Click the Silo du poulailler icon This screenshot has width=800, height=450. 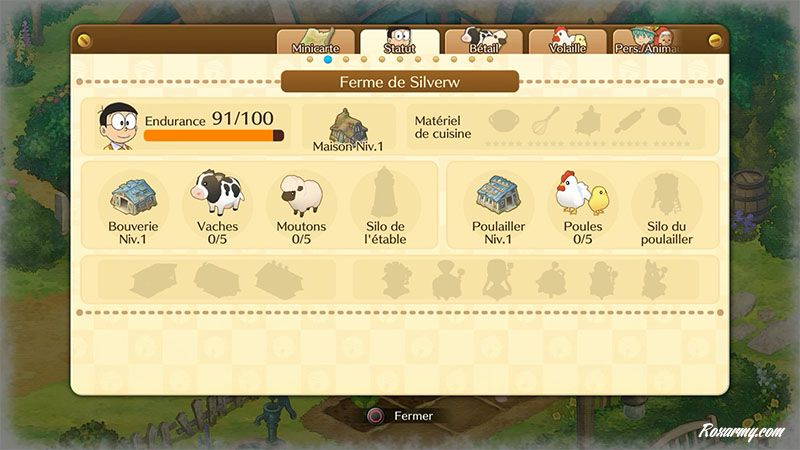click(x=666, y=193)
